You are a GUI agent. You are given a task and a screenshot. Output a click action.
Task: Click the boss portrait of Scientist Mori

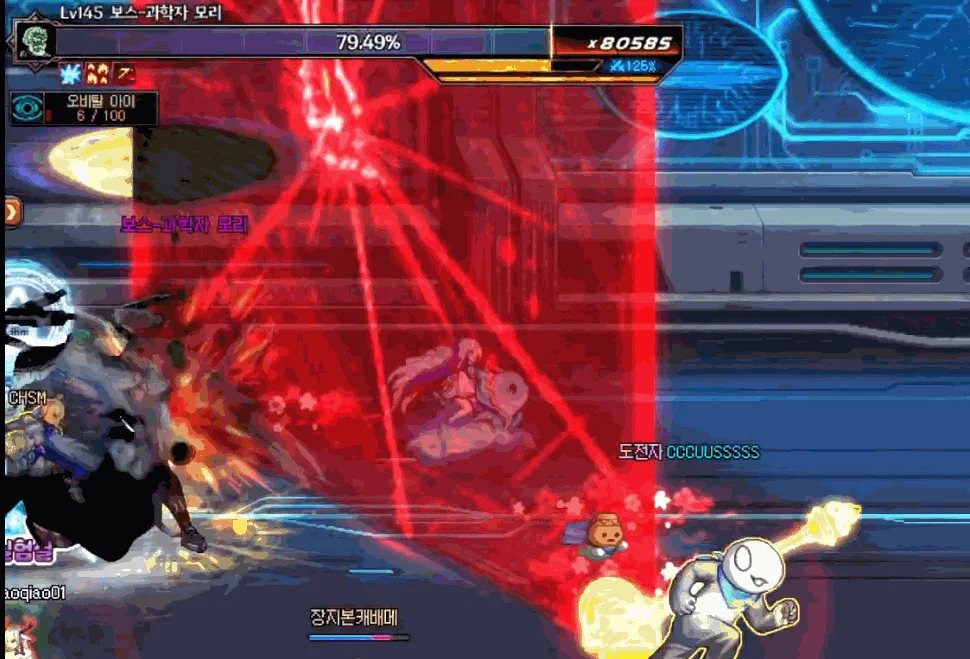(30, 42)
